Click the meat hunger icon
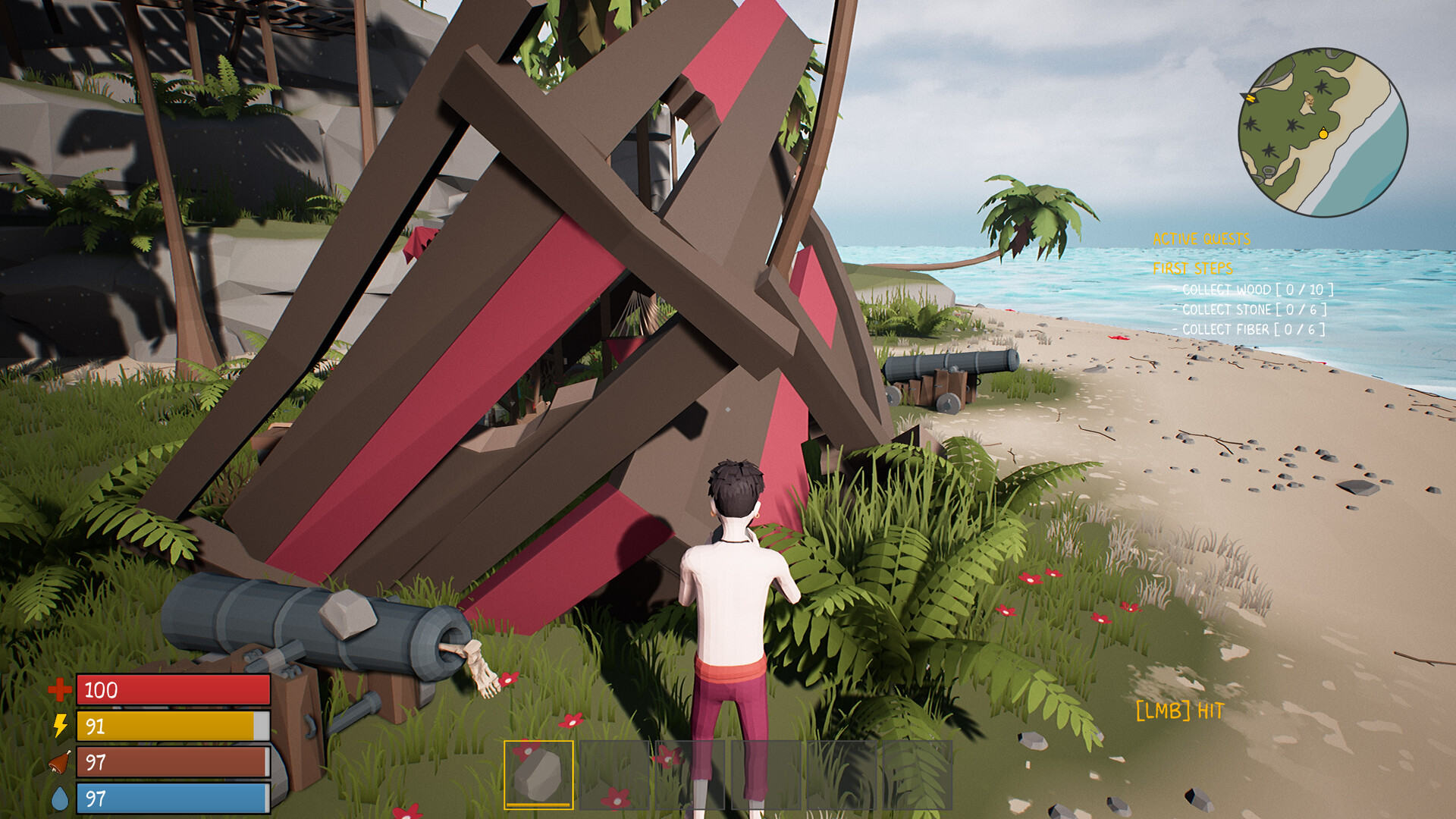Image resolution: width=1456 pixels, height=819 pixels. click(61, 761)
